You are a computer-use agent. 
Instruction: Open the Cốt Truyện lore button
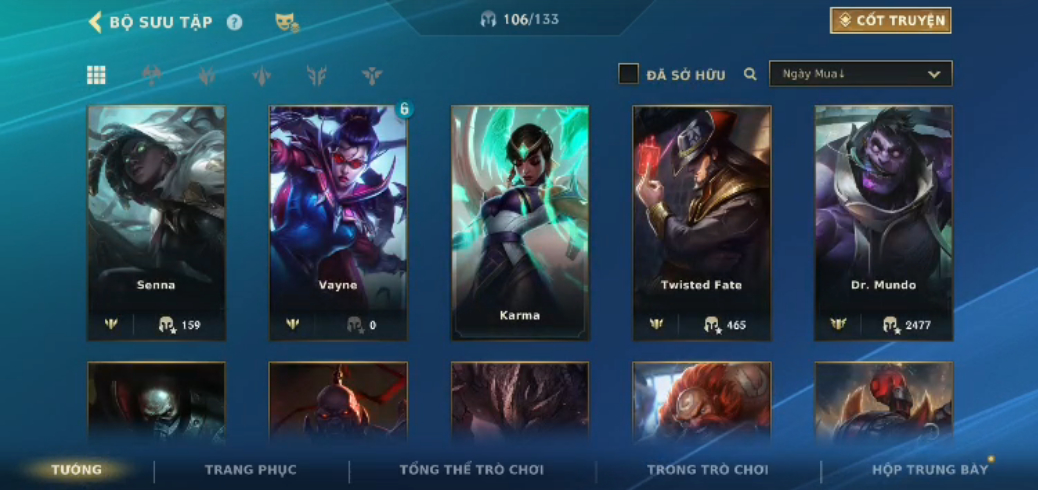[890, 21]
